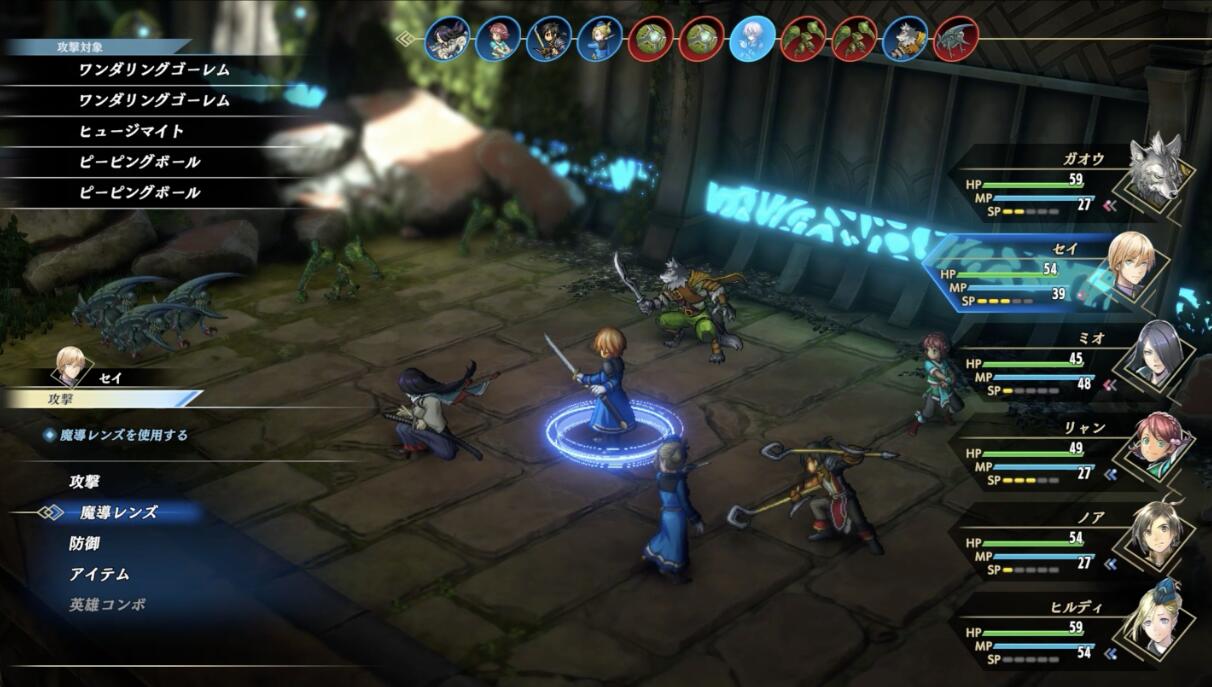Viewport: 1212px width, 687px height.
Task: Select ノア's party status panel
Action: pyautogui.click(x=1070, y=542)
